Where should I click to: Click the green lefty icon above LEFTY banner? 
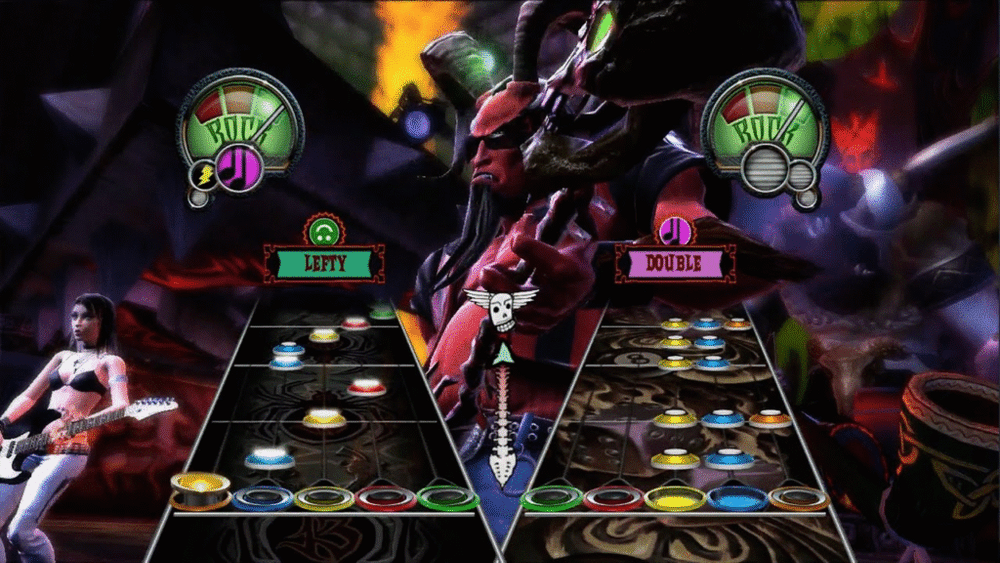pyautogui.click(x=322, y=233)
